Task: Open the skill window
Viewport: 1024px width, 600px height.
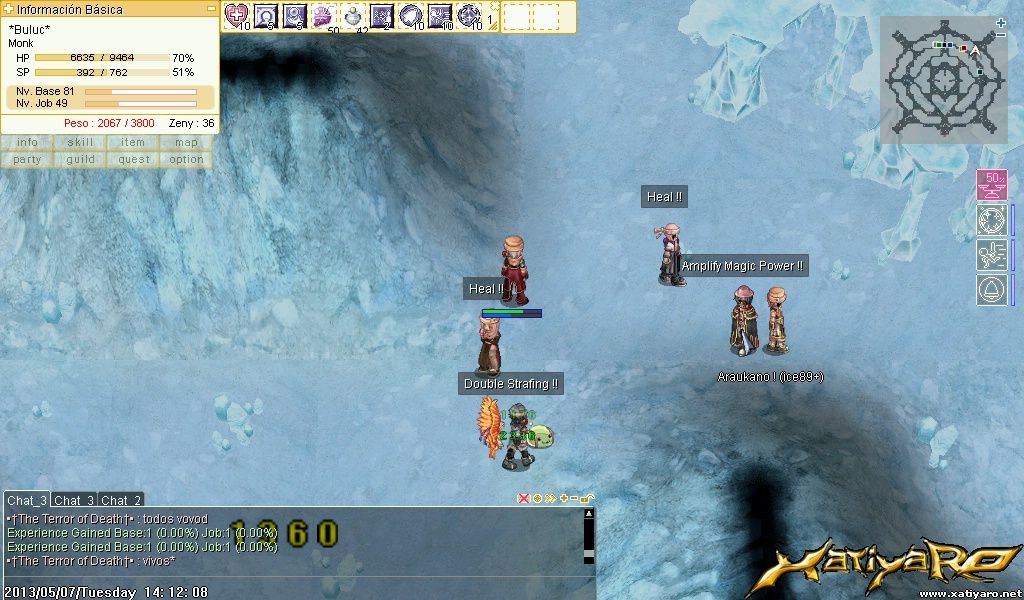Action: [x=80, y=143]
